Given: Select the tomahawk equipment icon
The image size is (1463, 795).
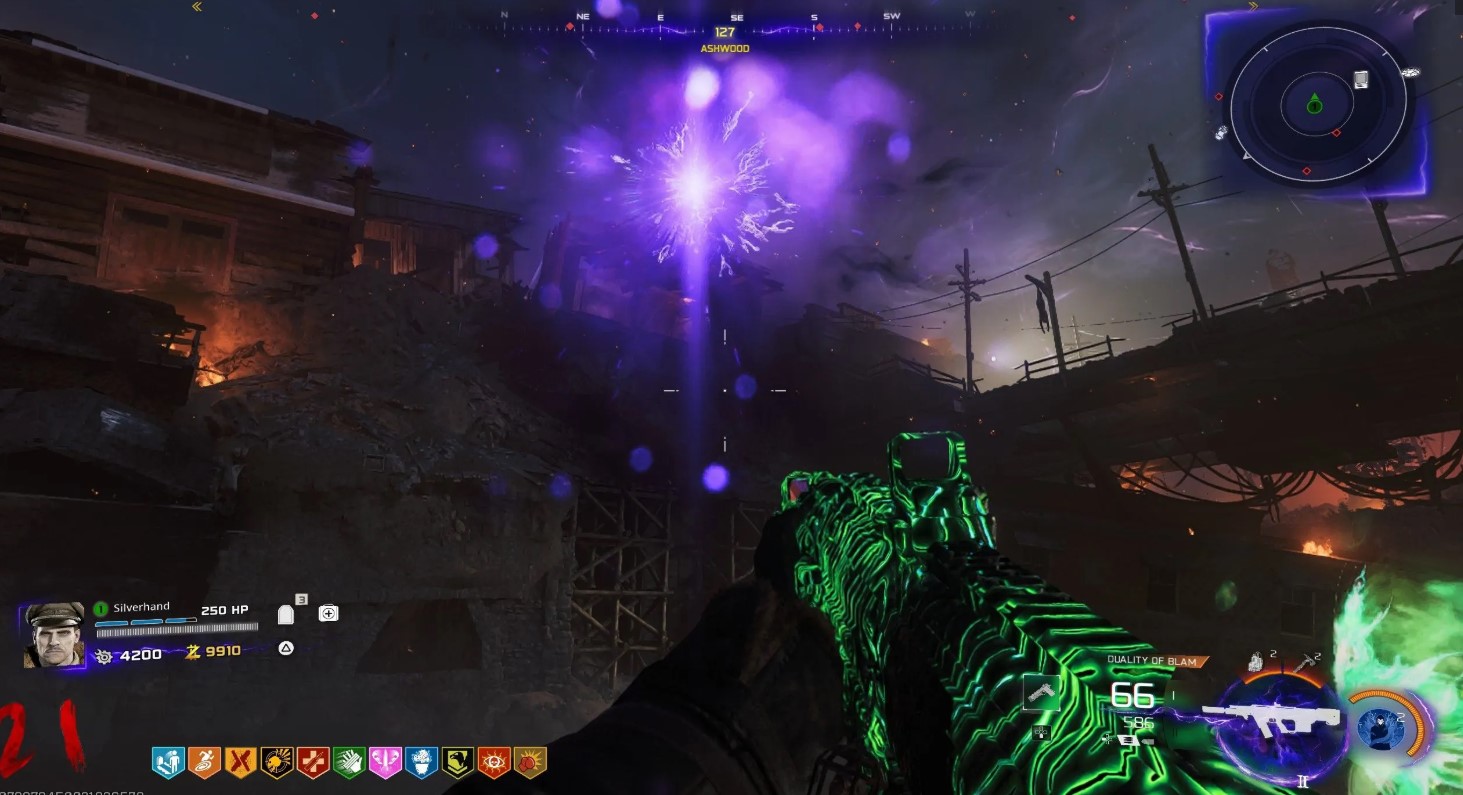Looking at the screenshot, I should (1306, 663).
